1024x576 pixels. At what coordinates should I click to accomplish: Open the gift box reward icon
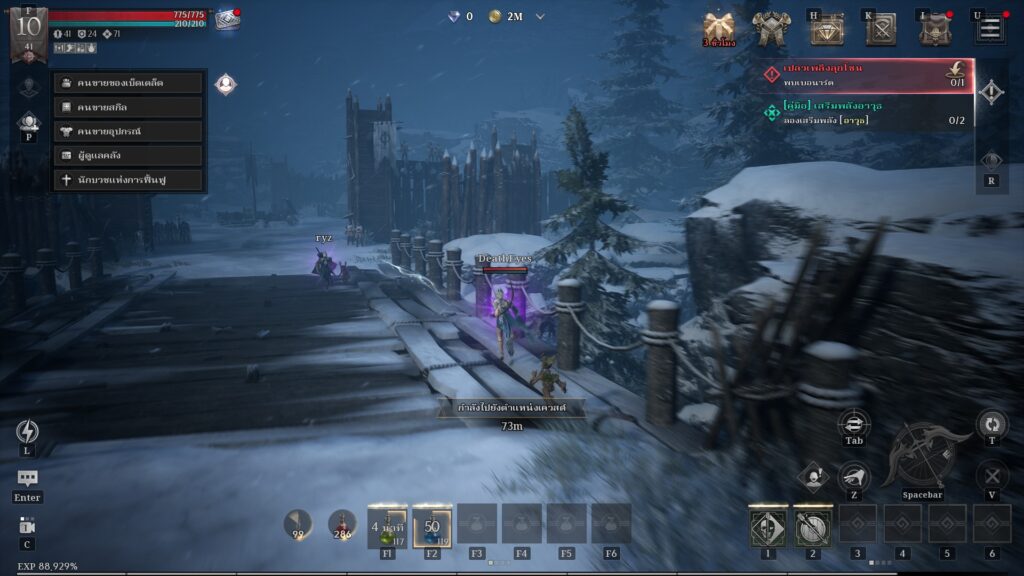click(718, 27)
